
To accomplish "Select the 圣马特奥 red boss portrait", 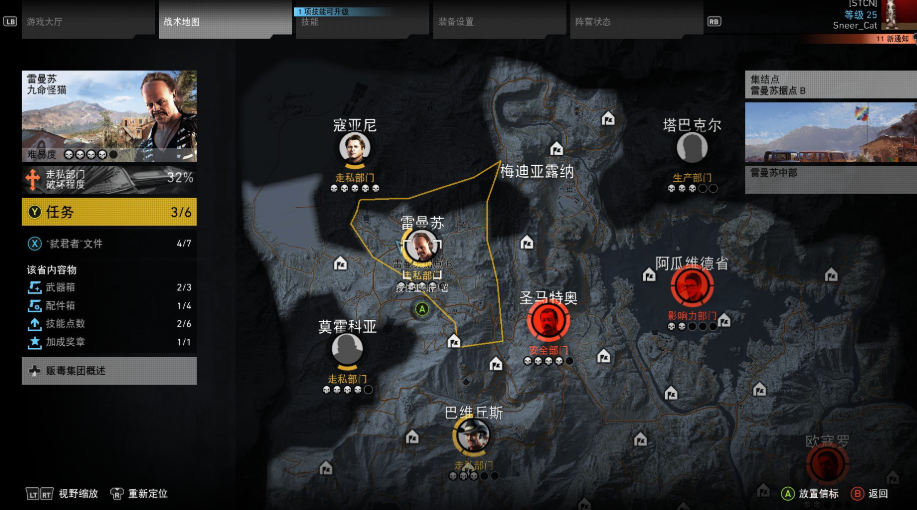I will tap(548, 321).
